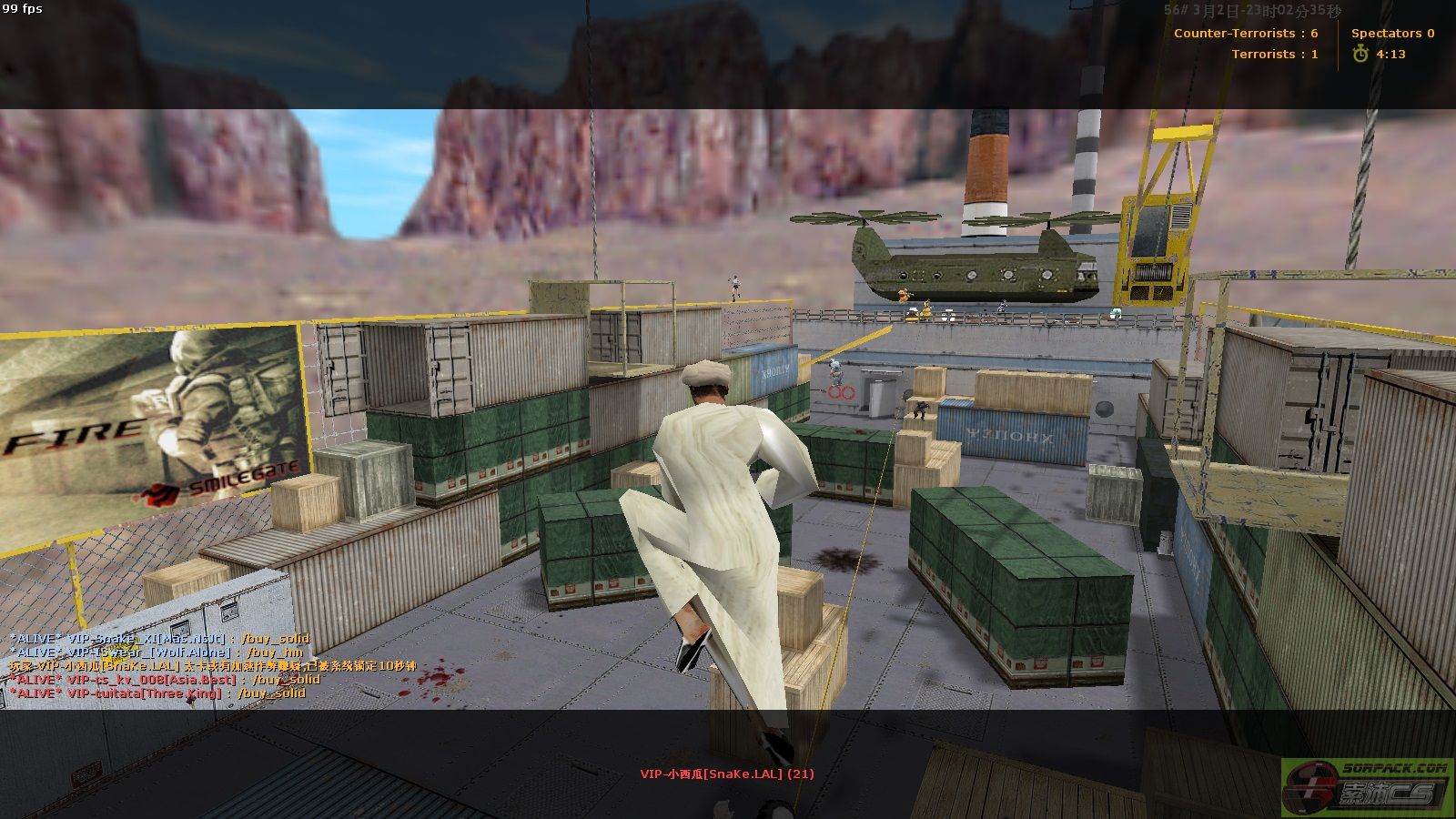Select ISwear_[Wolf.Alone] chat message
The image size is (1456, 819).
coord(156,652)
